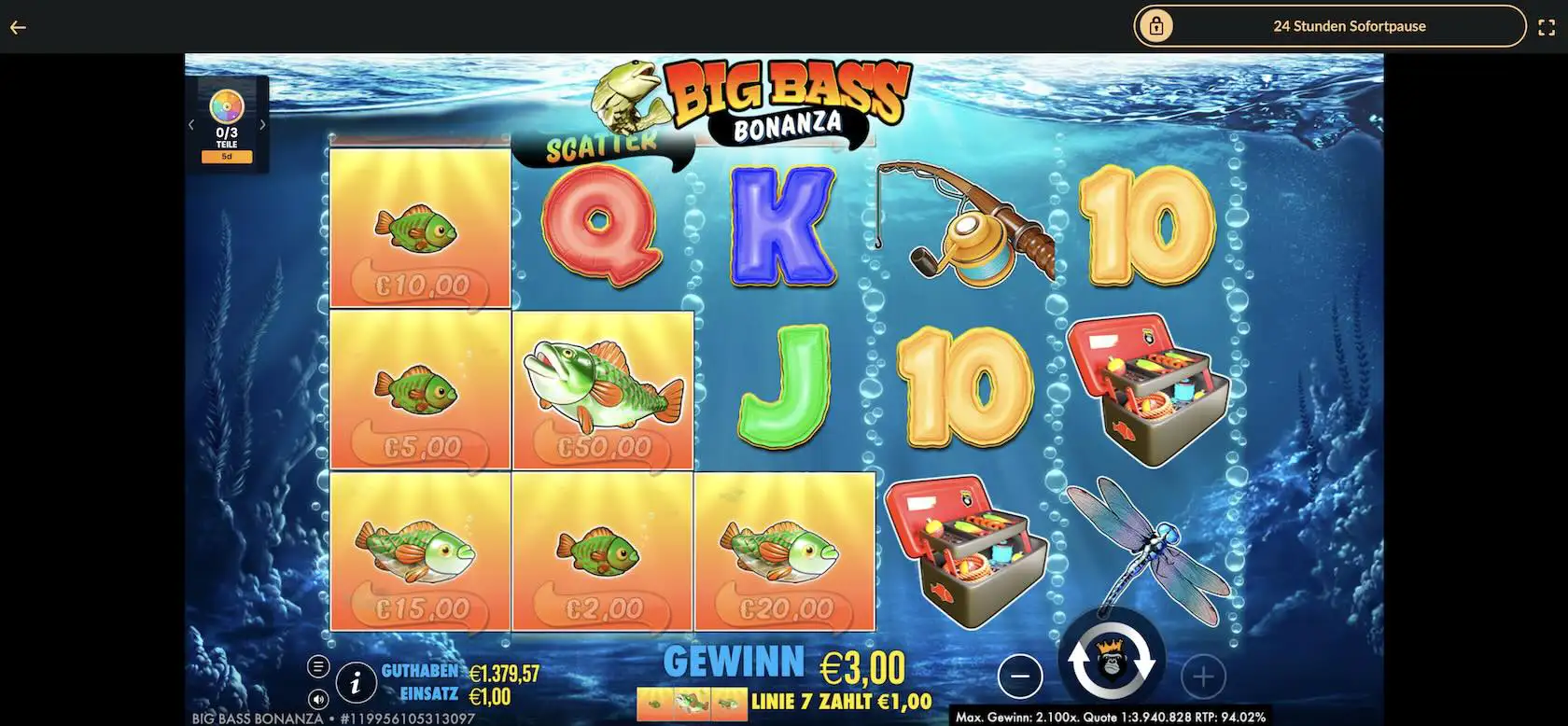
Task: Show the previous promotion with the left chevron
Action: click(191, 123)
